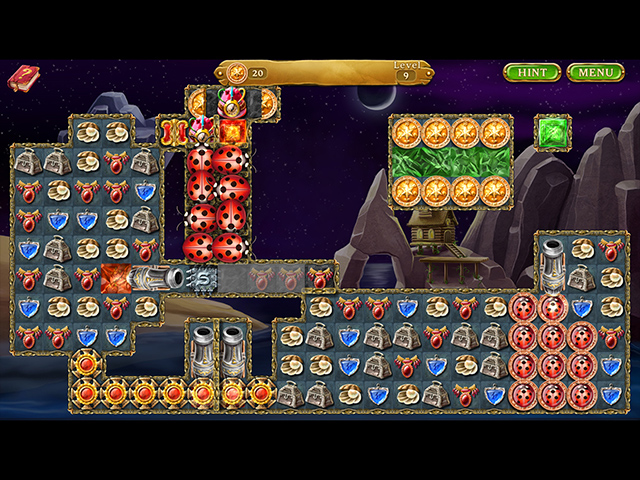Select the glowing fire tile above ladybugs
Screen dimensions: 640x480
(x=232, y=131)
